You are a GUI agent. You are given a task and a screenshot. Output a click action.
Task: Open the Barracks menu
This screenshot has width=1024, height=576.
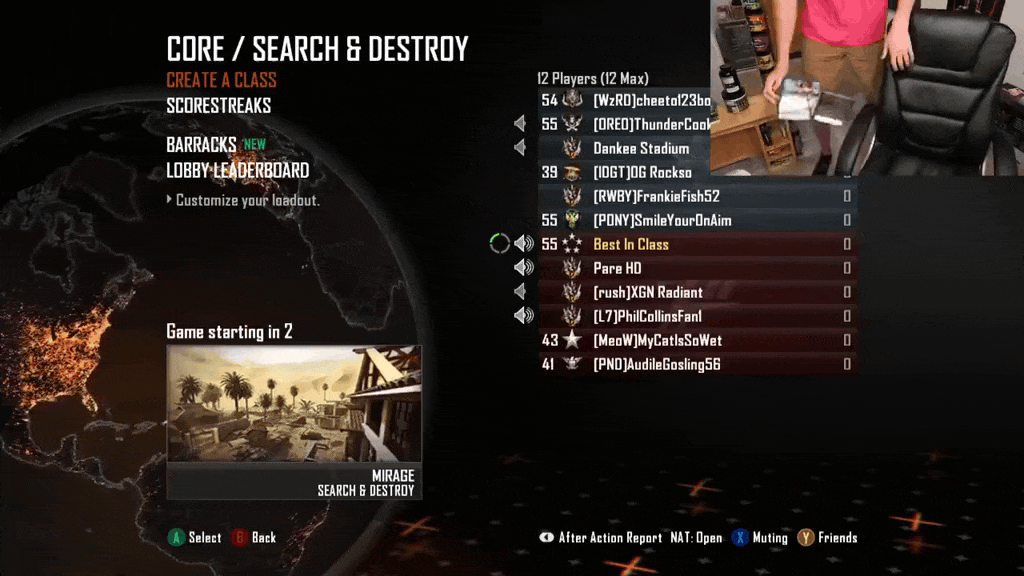(201, 145)
